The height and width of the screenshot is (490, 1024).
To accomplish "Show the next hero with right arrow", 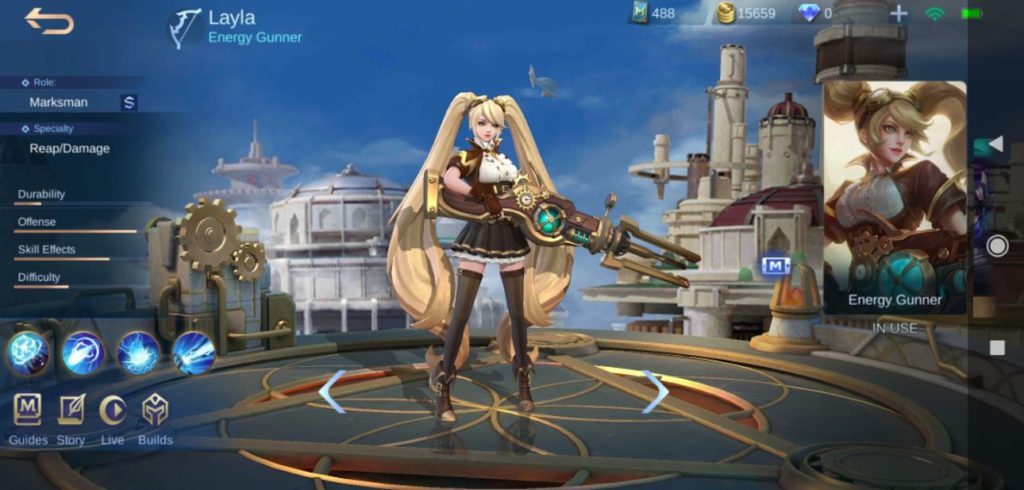I will click(655, 391).
